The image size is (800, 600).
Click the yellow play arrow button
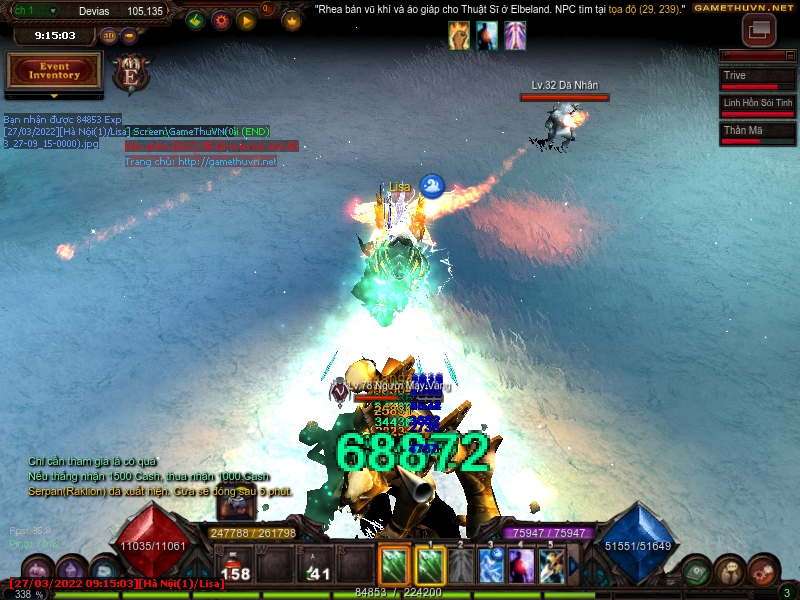(x=246, y=20)
